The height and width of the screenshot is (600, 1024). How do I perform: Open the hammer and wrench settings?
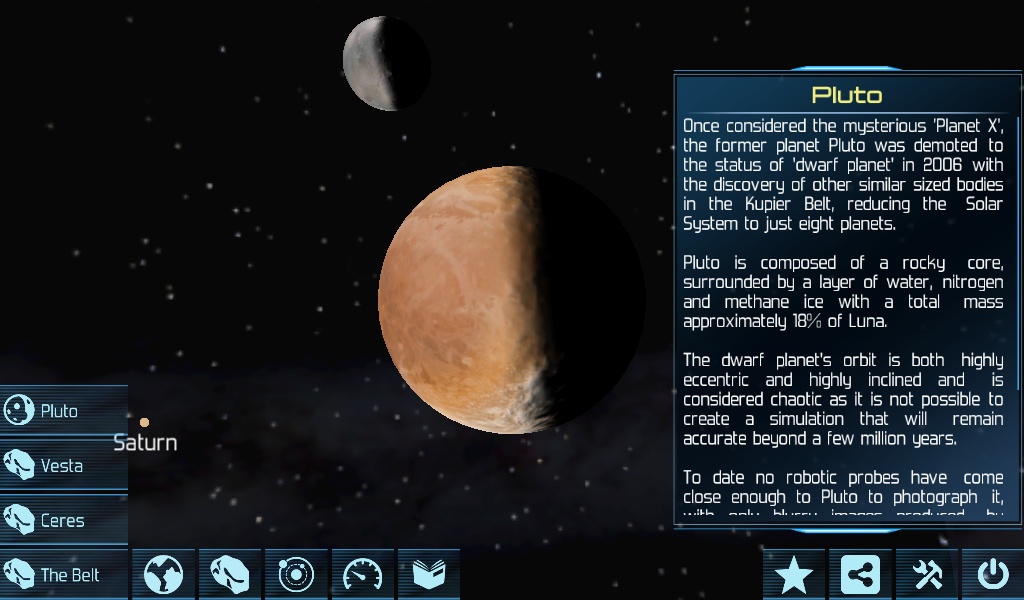[x=927, y=575]
